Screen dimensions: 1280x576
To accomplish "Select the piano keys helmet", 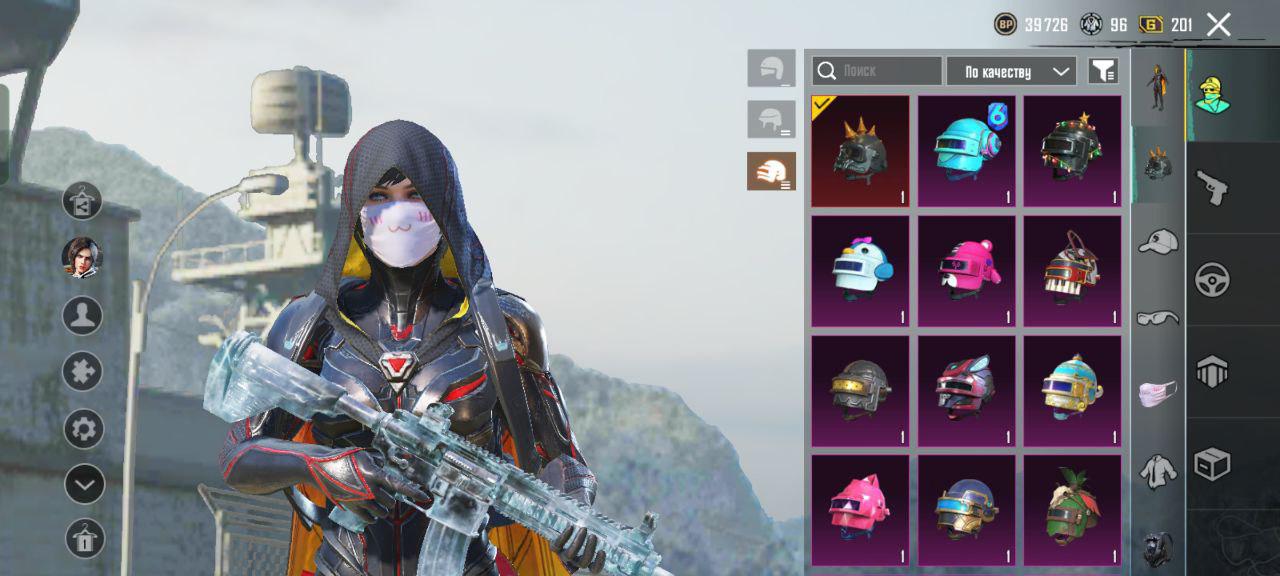I will tap(1072, 271).
